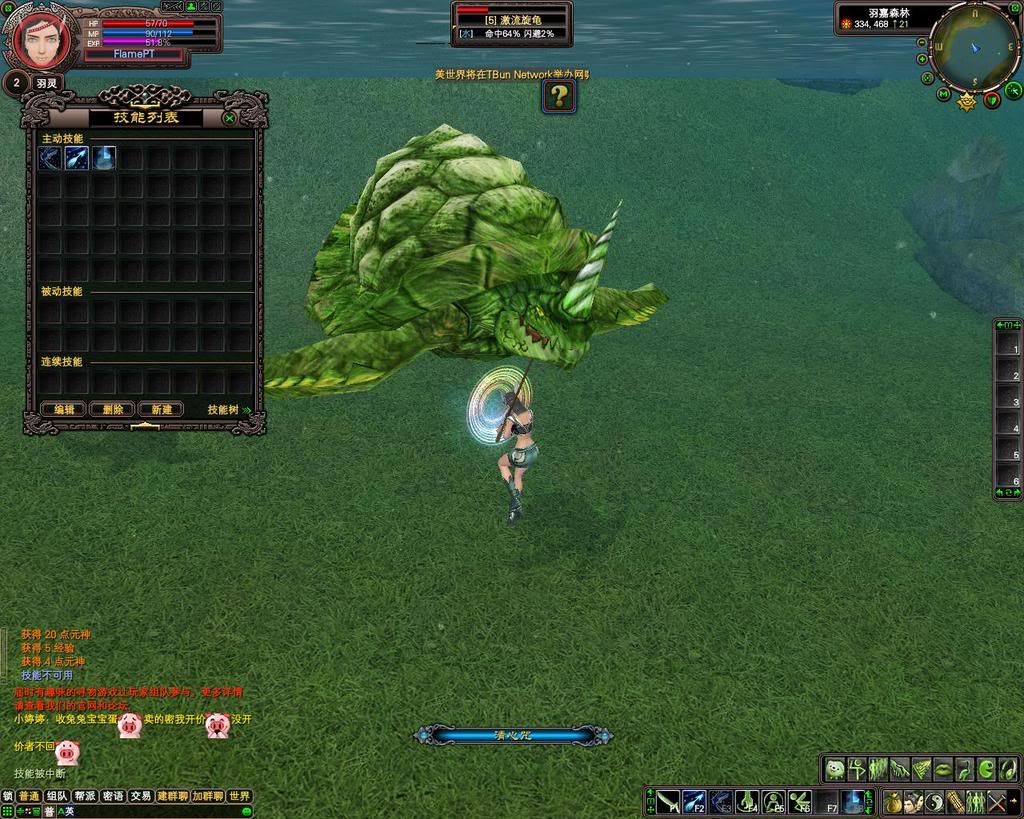Click the 编辑 (edit) button in the skill panel
Screen dimensions: 1024x819
coord(64,409)
